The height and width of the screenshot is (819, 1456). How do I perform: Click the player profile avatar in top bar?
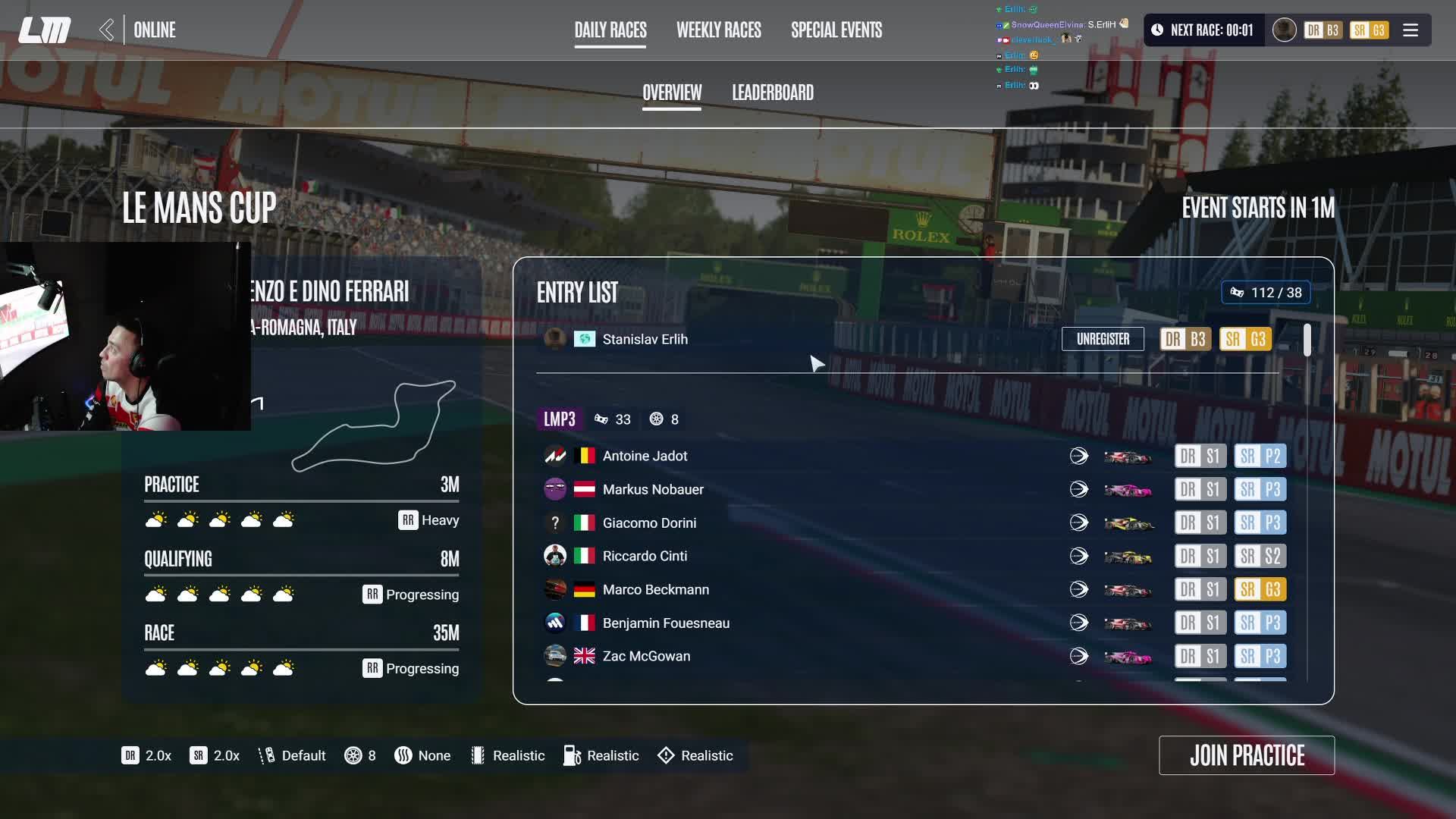tap(1284, 30)
